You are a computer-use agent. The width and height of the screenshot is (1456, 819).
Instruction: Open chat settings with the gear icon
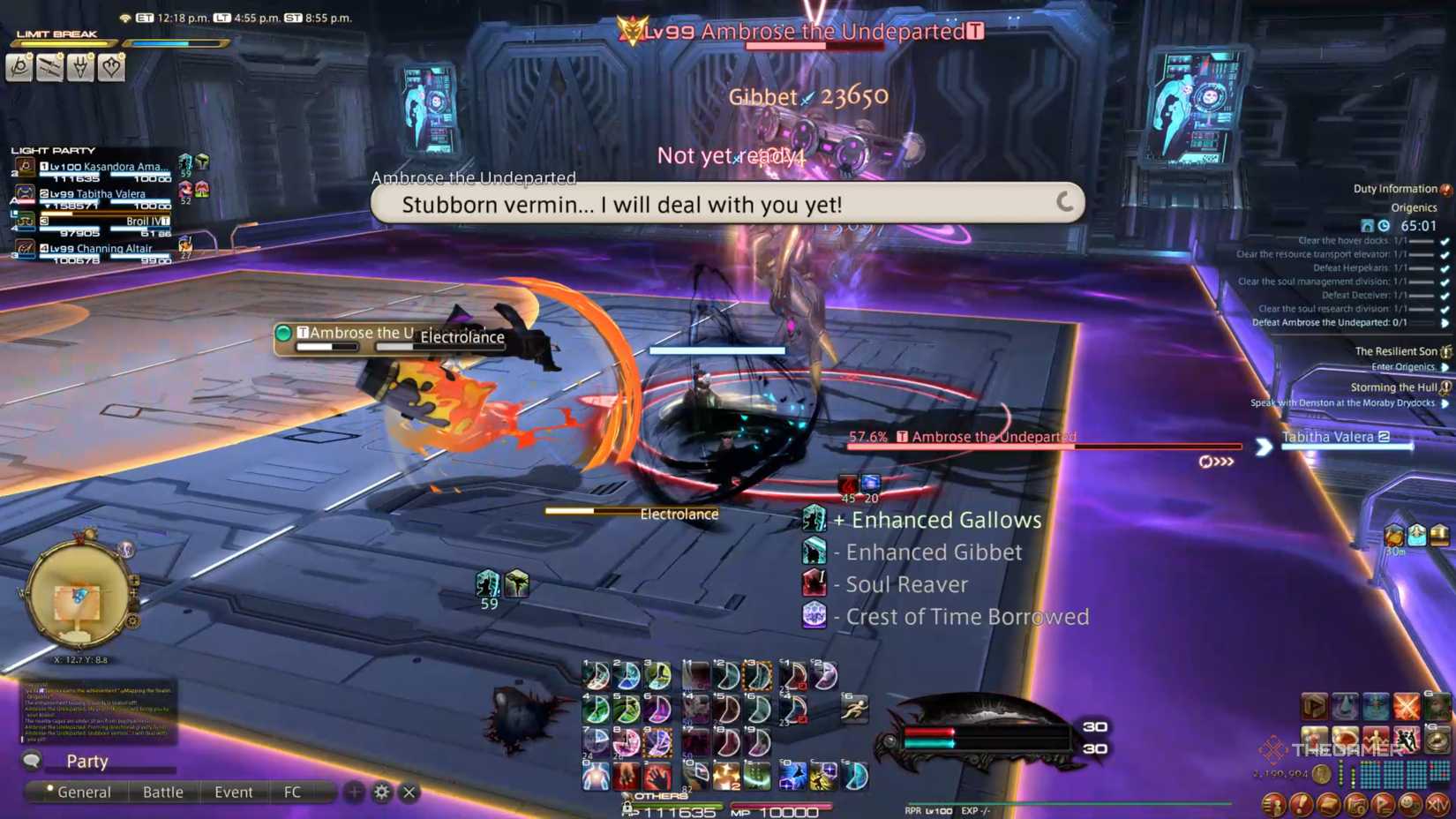pos(381,793)
